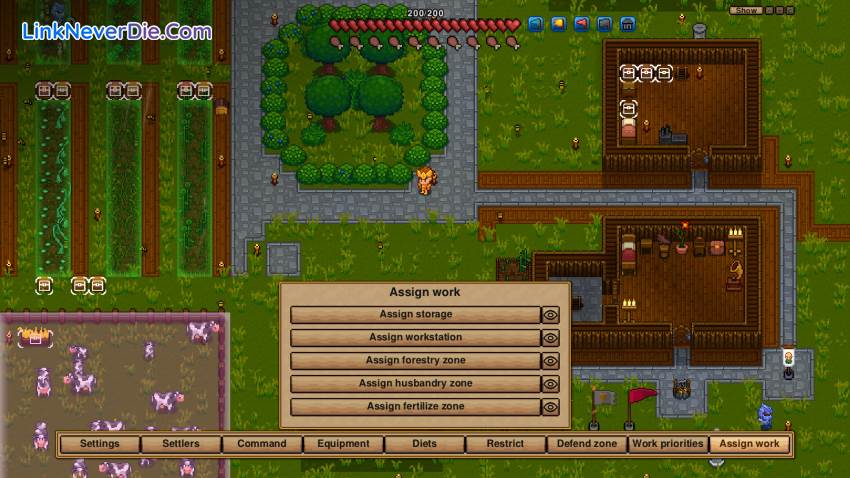The image size is (850, 478).
Task: Open the Work priorities tab
Action: (667, 444)
